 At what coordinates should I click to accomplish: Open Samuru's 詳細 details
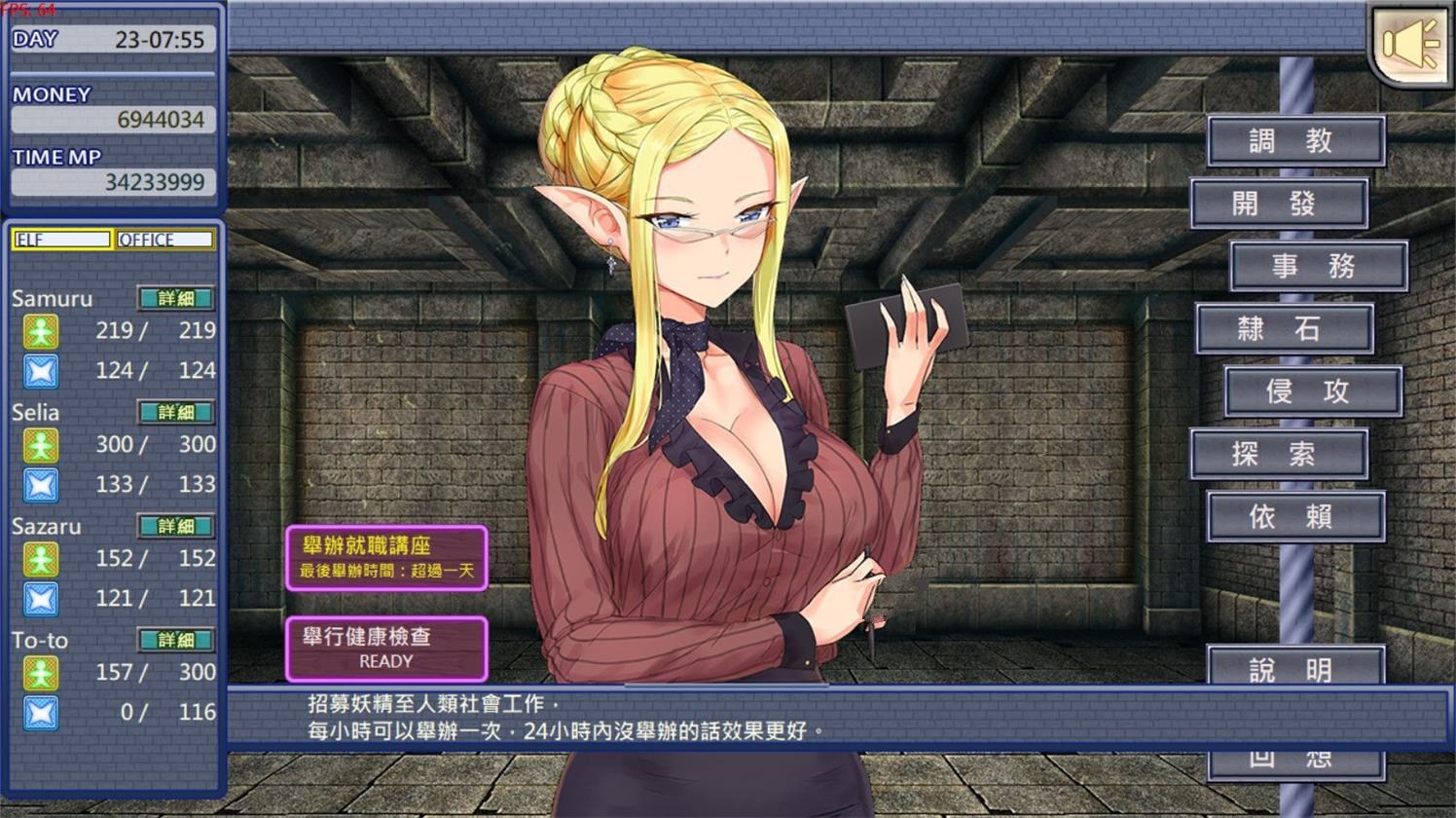[175, 299]
